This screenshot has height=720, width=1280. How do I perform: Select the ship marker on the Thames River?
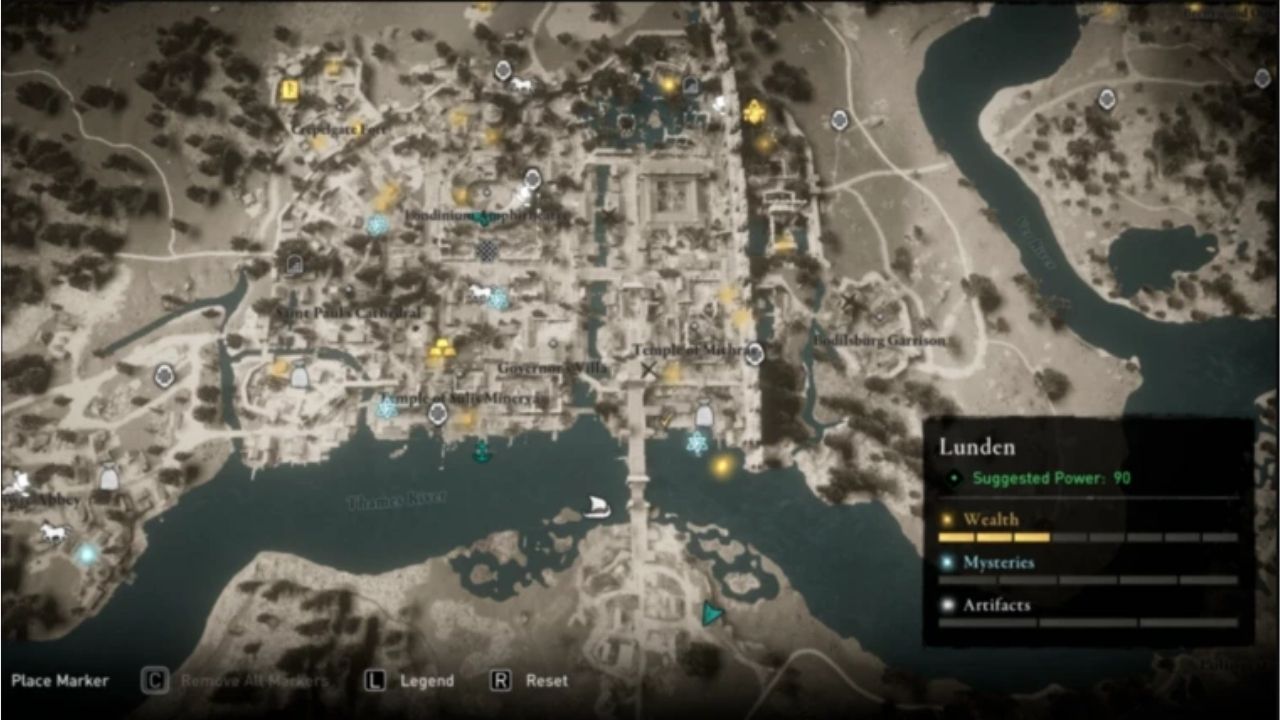click(598, 508)
